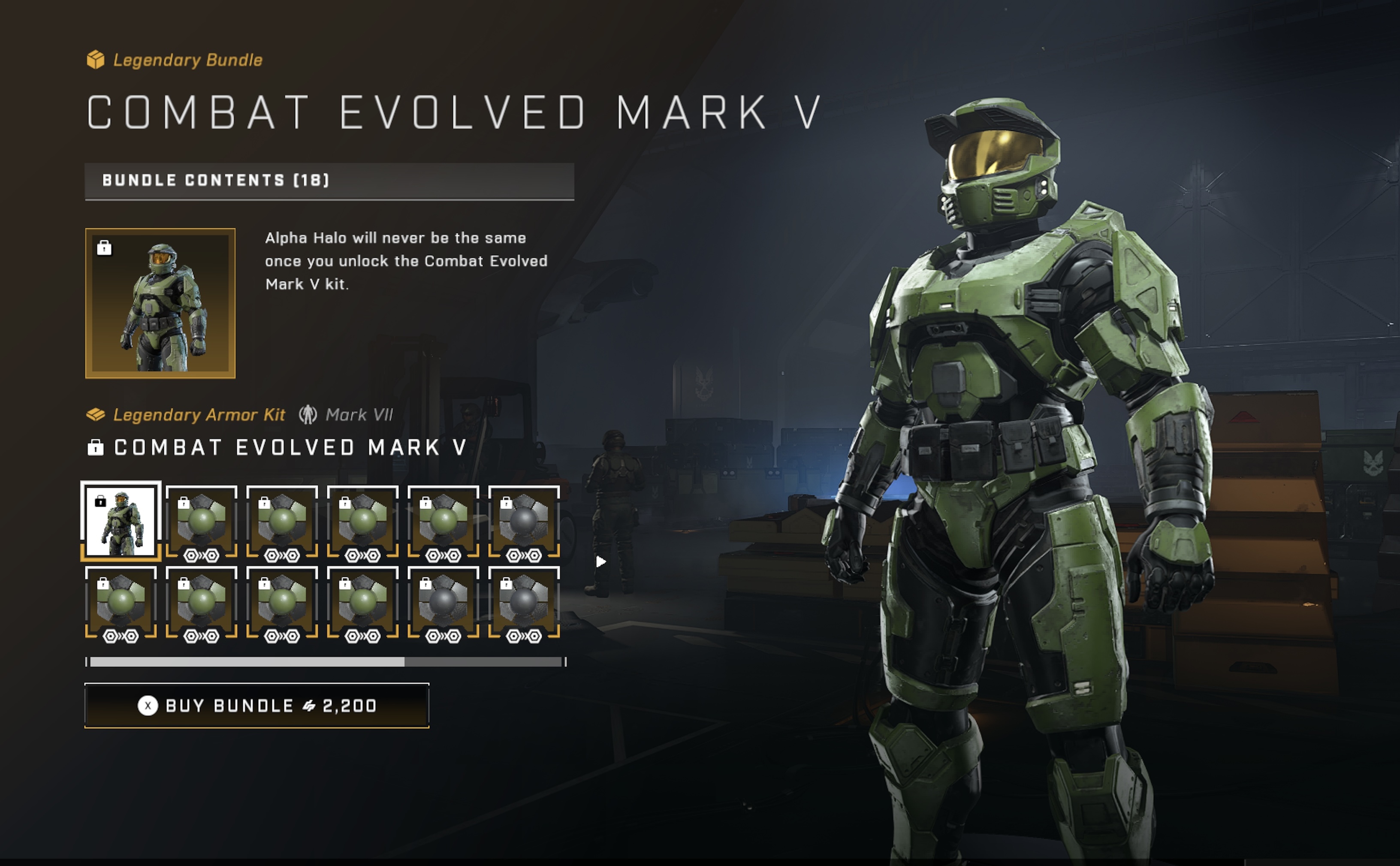Image resolution: width=1400 pixels, height=866 pixels.
Task: Select the Legendary Armor Kit layers icon
Action: coord(96,413)
